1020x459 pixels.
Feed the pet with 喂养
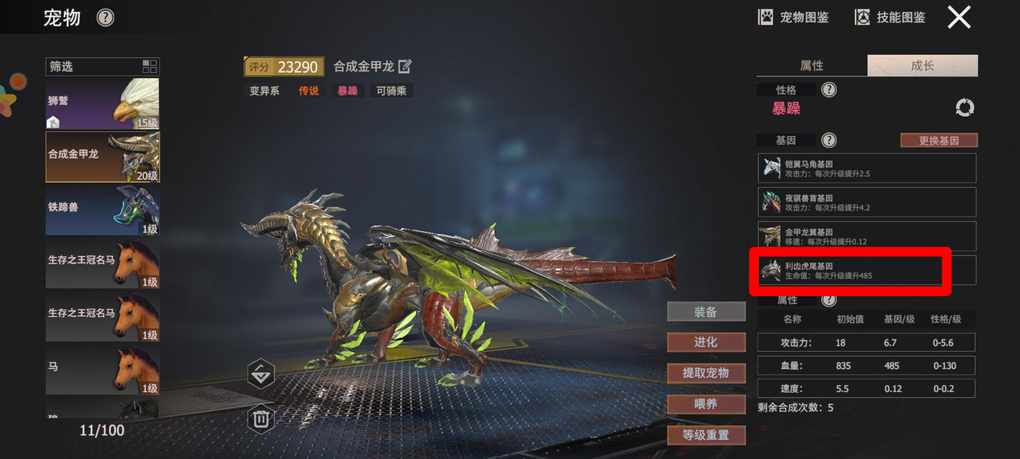(x=706, y=404)
